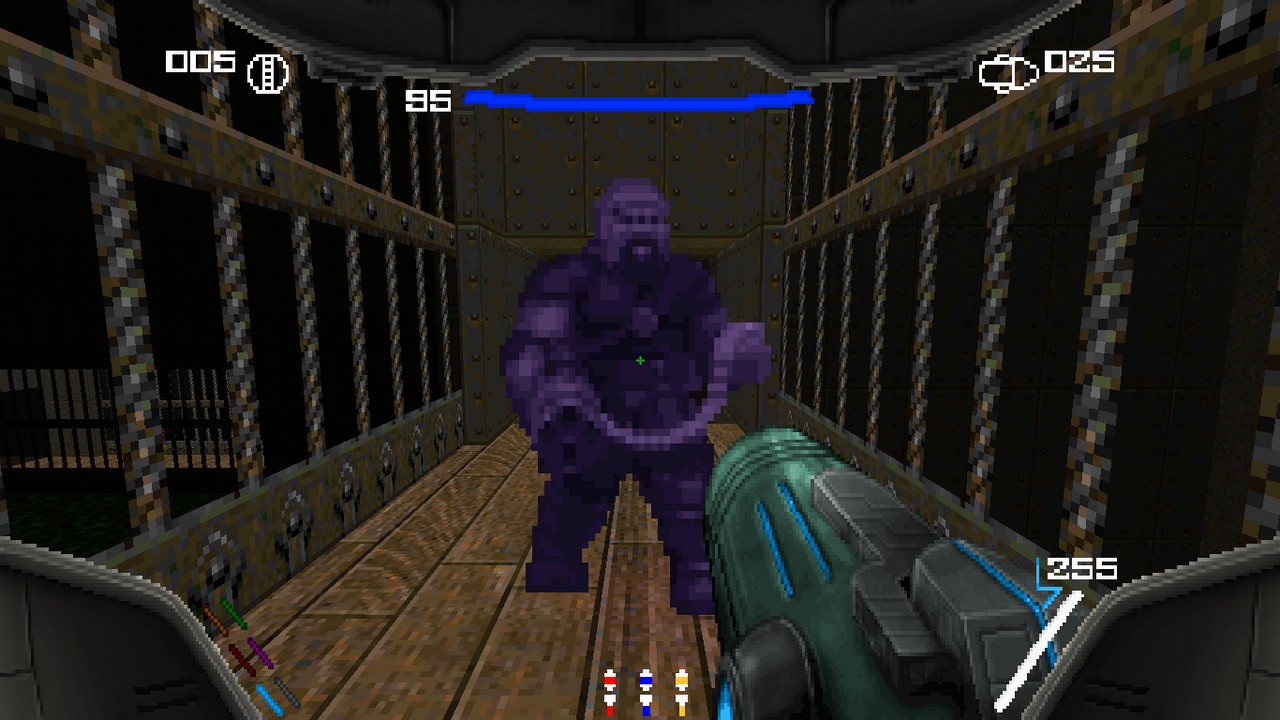
Task: Select the capsule item icon beside 025
Action: click(x=1008, y=73)
